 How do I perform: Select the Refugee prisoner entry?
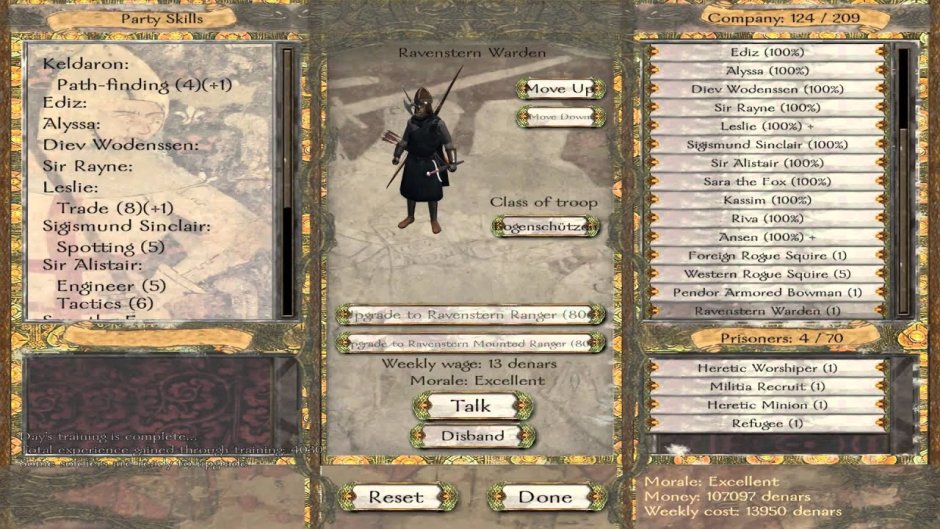(x=768, y=423)
